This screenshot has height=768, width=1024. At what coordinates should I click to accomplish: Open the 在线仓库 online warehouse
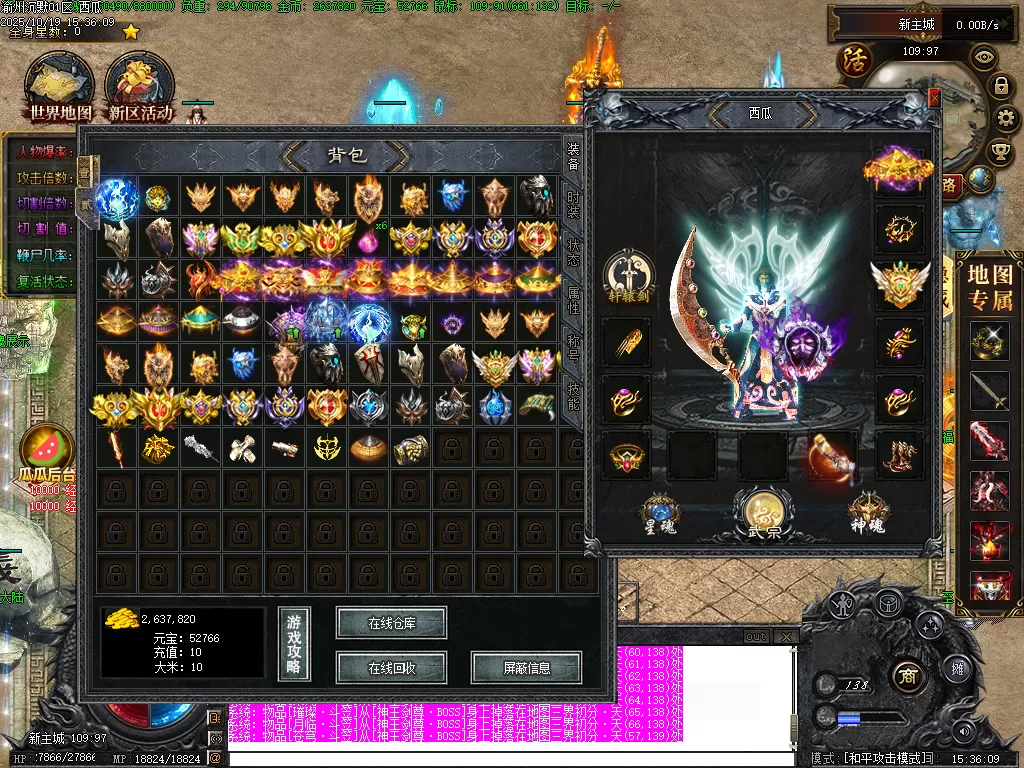tap(391, 623)
